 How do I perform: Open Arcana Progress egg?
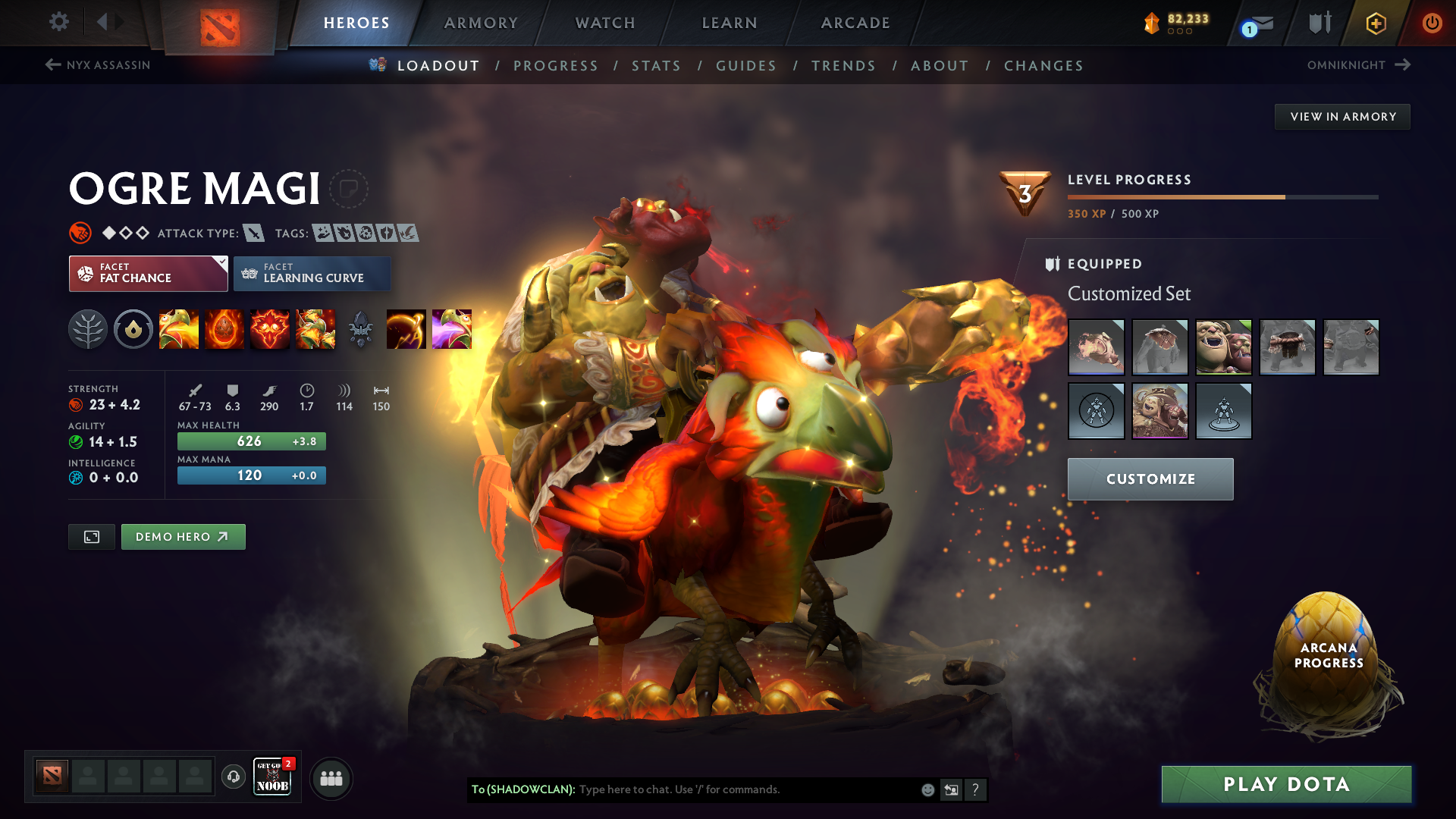coord(1328,656)
